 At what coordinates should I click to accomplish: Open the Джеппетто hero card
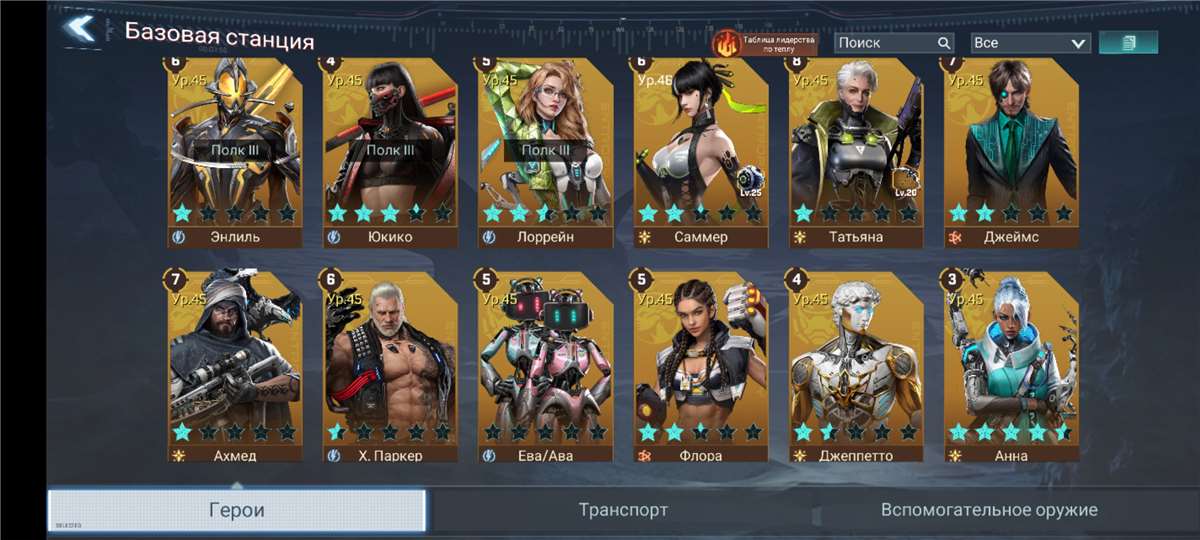pyautogui.click(x=856, y=365)
